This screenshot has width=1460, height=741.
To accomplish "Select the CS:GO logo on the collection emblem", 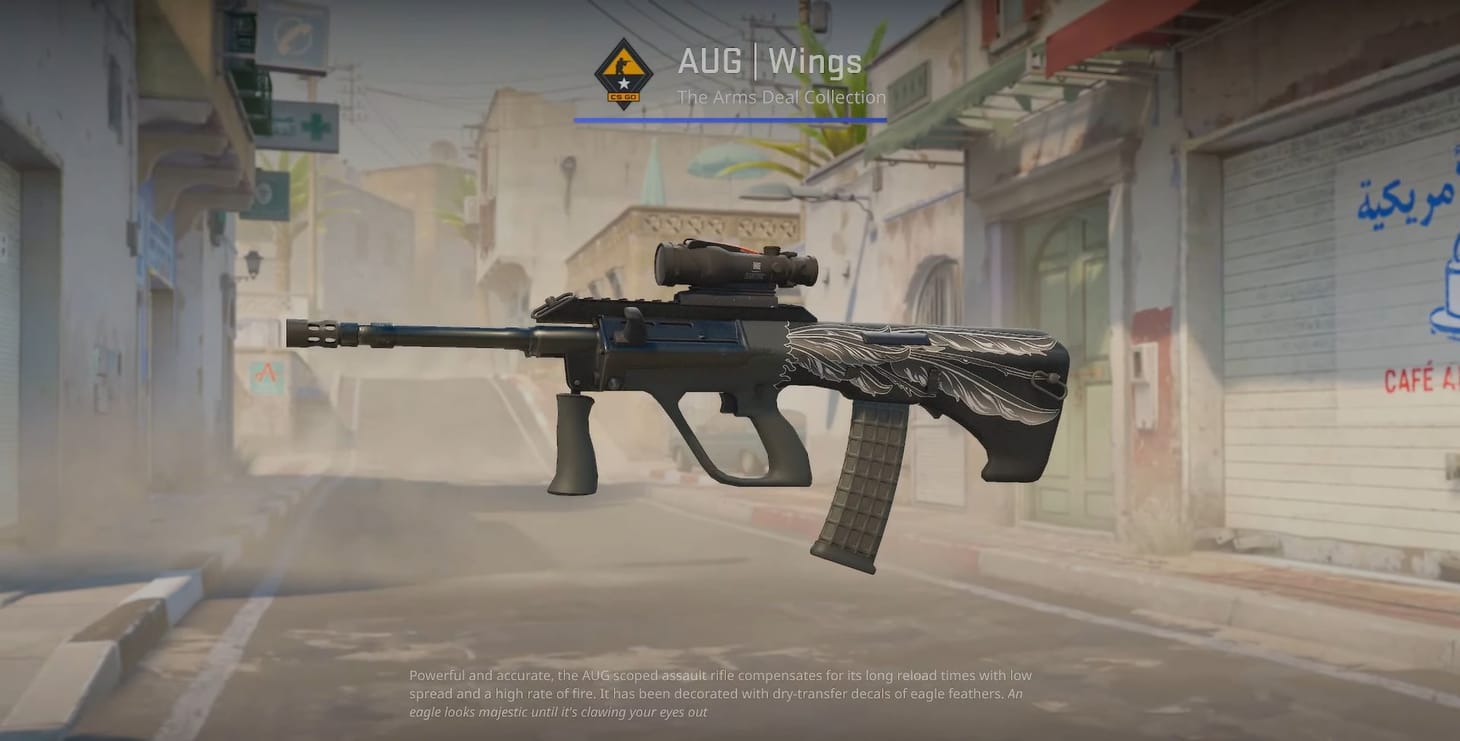I will (624, 96).
